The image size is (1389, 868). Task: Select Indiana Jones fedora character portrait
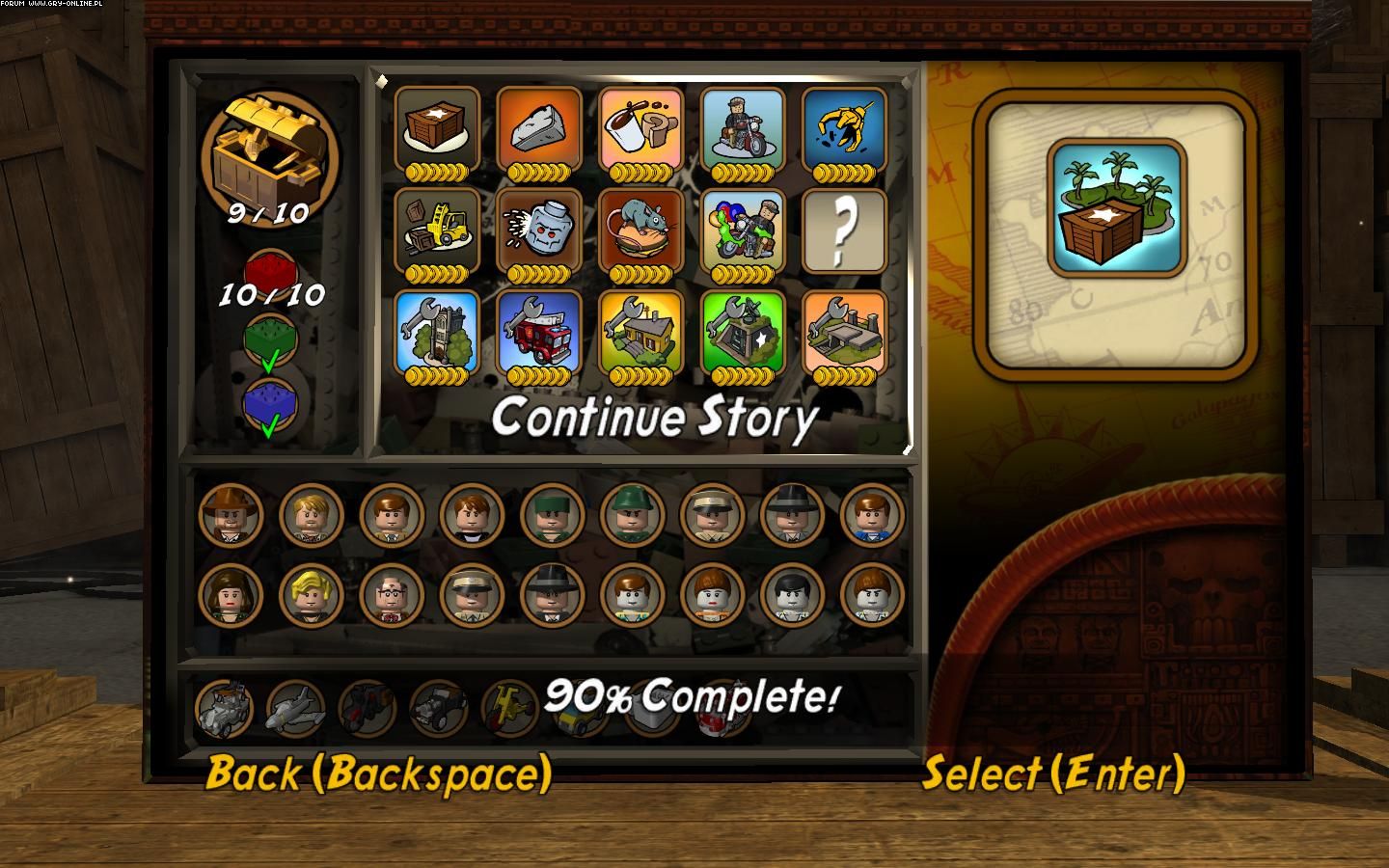[x=230, y=515]
